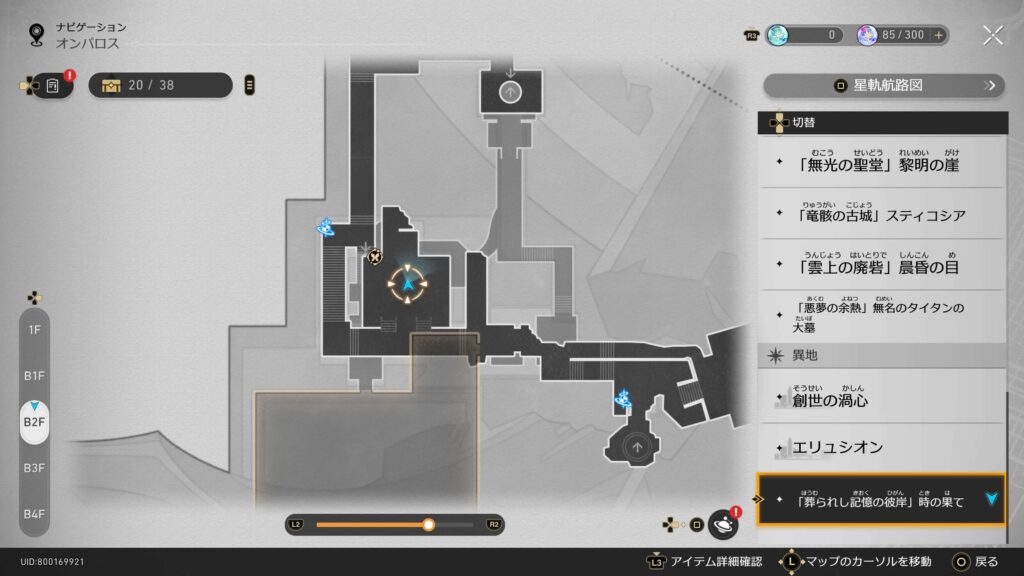The image size is (1024, 576).
Task: Select the B2F floor
Action: click(34, 422)
